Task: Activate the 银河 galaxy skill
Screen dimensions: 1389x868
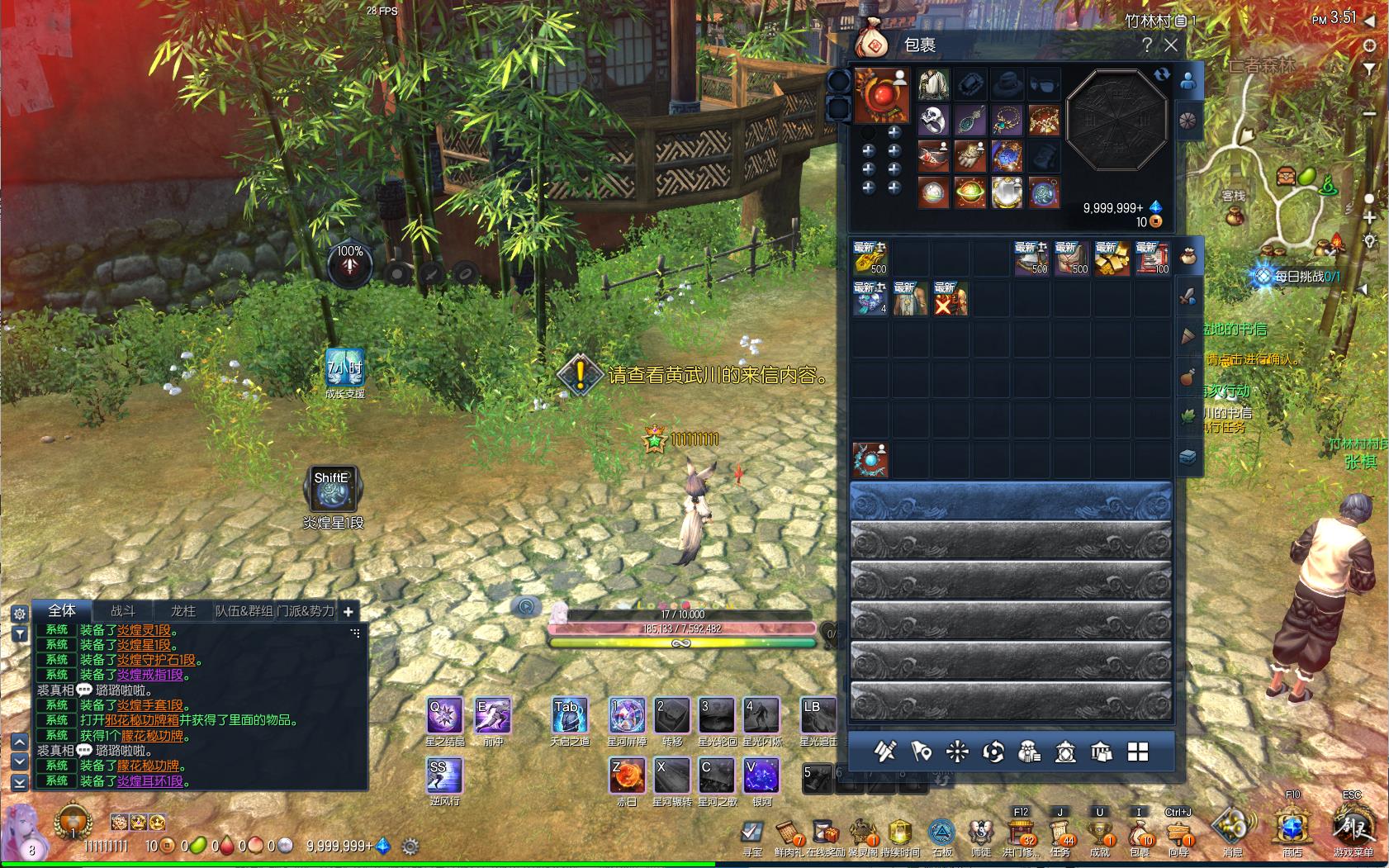Action: click(x=761, y=777)
